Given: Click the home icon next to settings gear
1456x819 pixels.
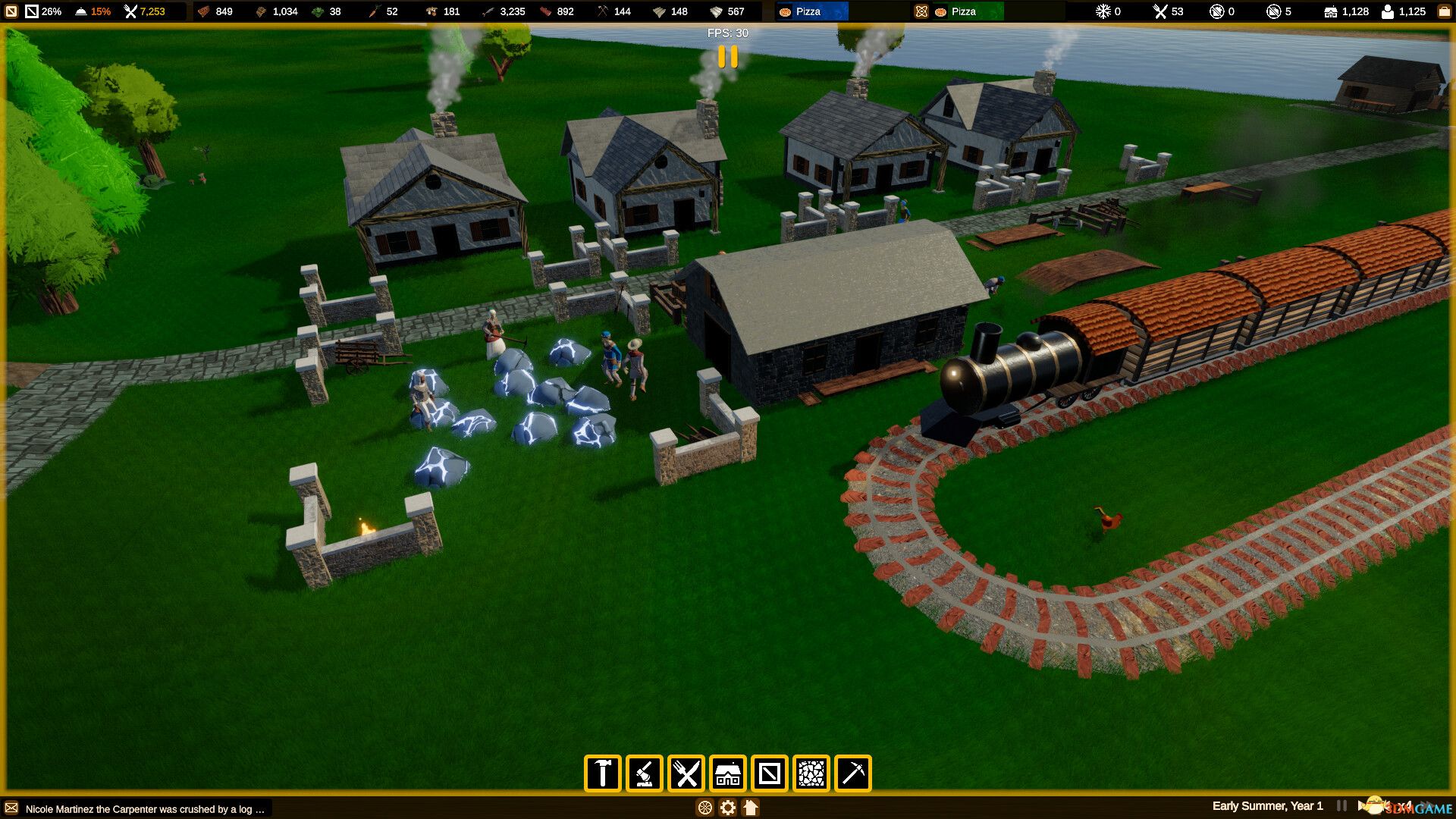Looking at the screenshot, I should point(750,808).
